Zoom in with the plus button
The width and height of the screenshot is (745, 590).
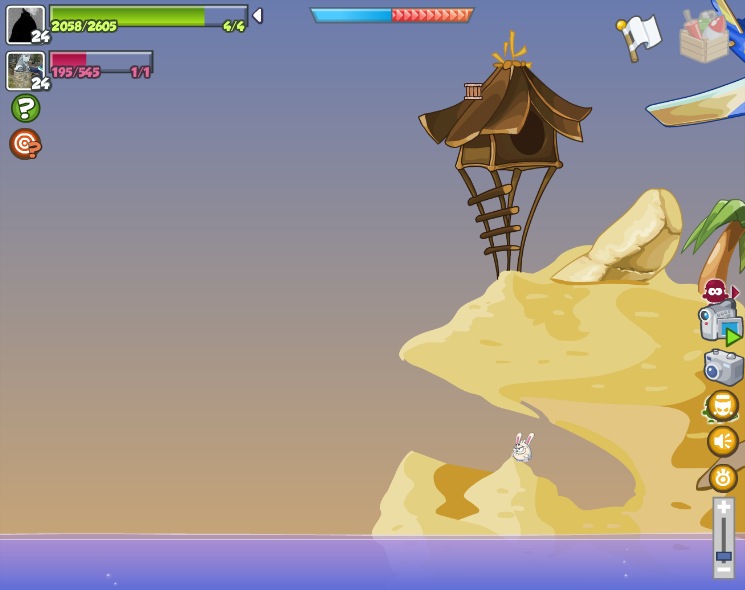coord(723,506)
